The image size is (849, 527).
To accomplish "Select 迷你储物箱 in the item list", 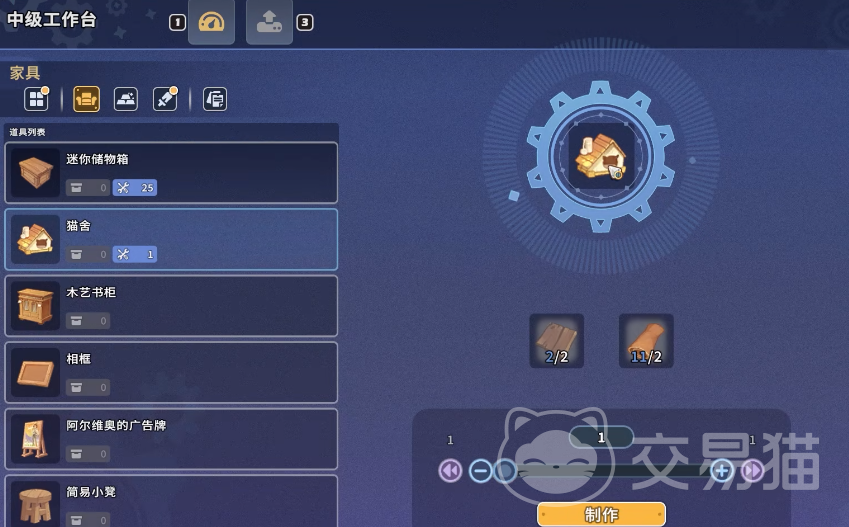I will click(x=171, y=172).
